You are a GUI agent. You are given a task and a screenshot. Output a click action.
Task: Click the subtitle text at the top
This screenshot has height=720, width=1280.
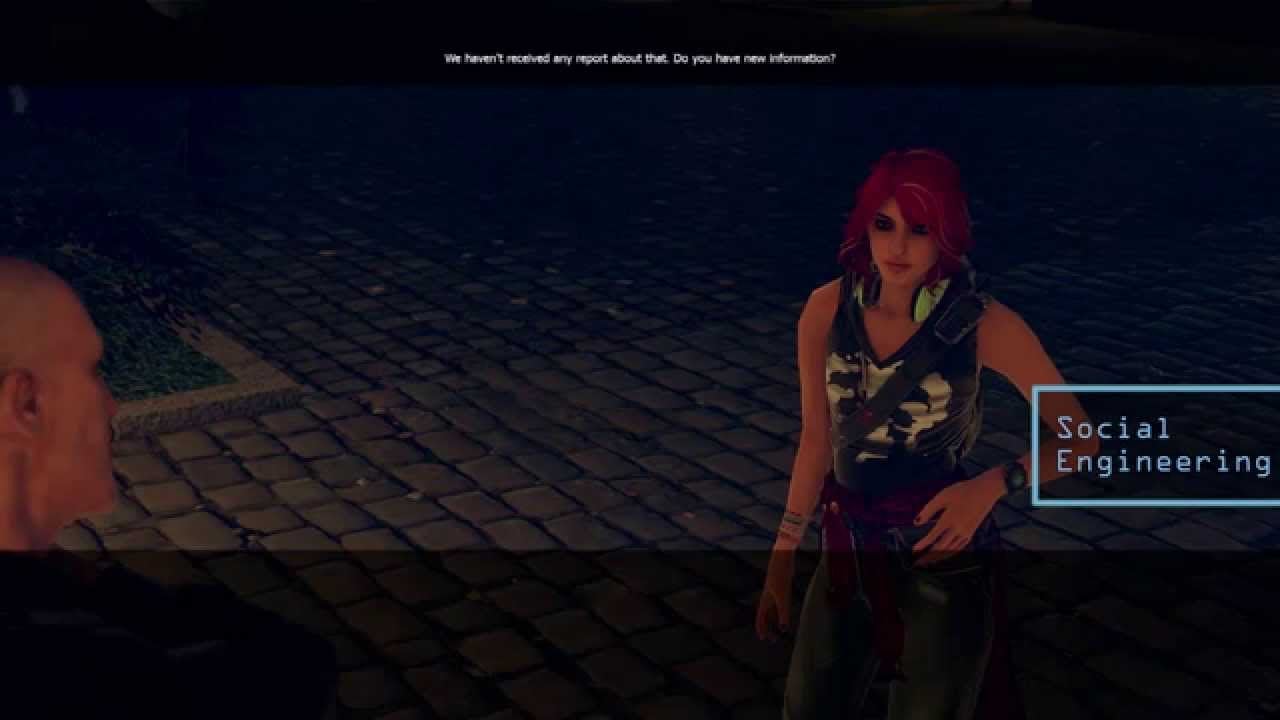(x=638, y=58)
